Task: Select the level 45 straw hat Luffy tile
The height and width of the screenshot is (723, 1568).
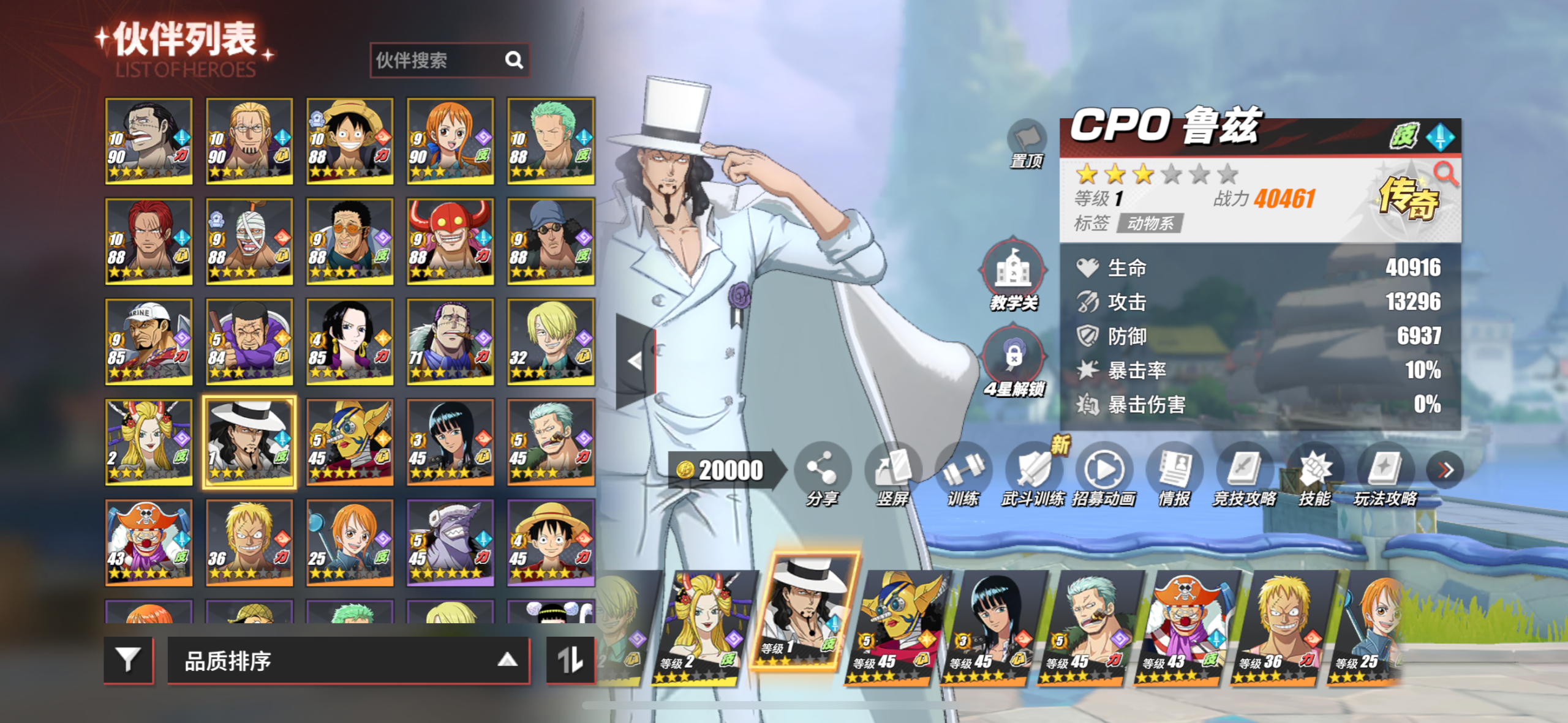Action: (551, 542)
